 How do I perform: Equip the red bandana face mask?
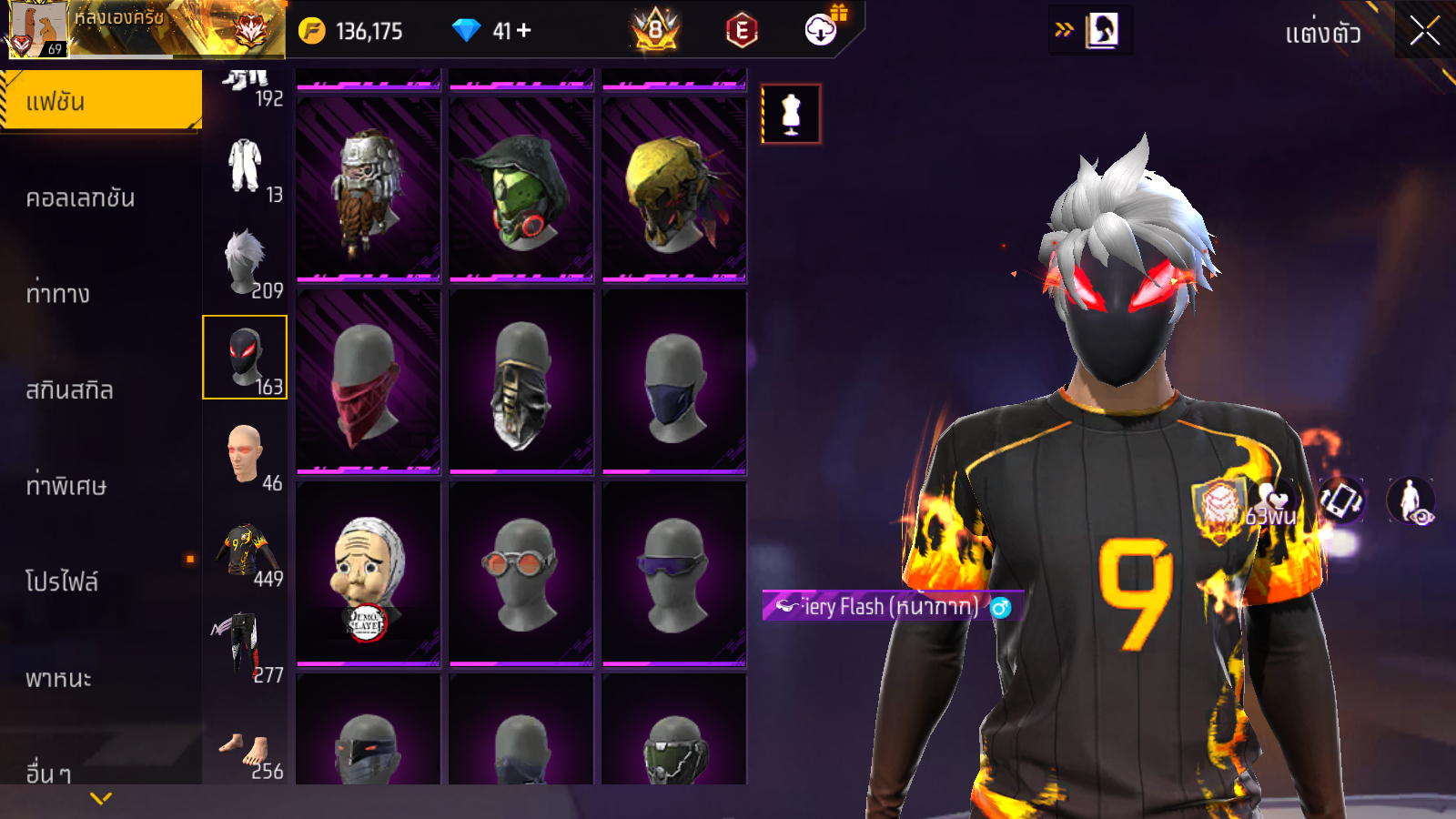click(x=369, y=382)
